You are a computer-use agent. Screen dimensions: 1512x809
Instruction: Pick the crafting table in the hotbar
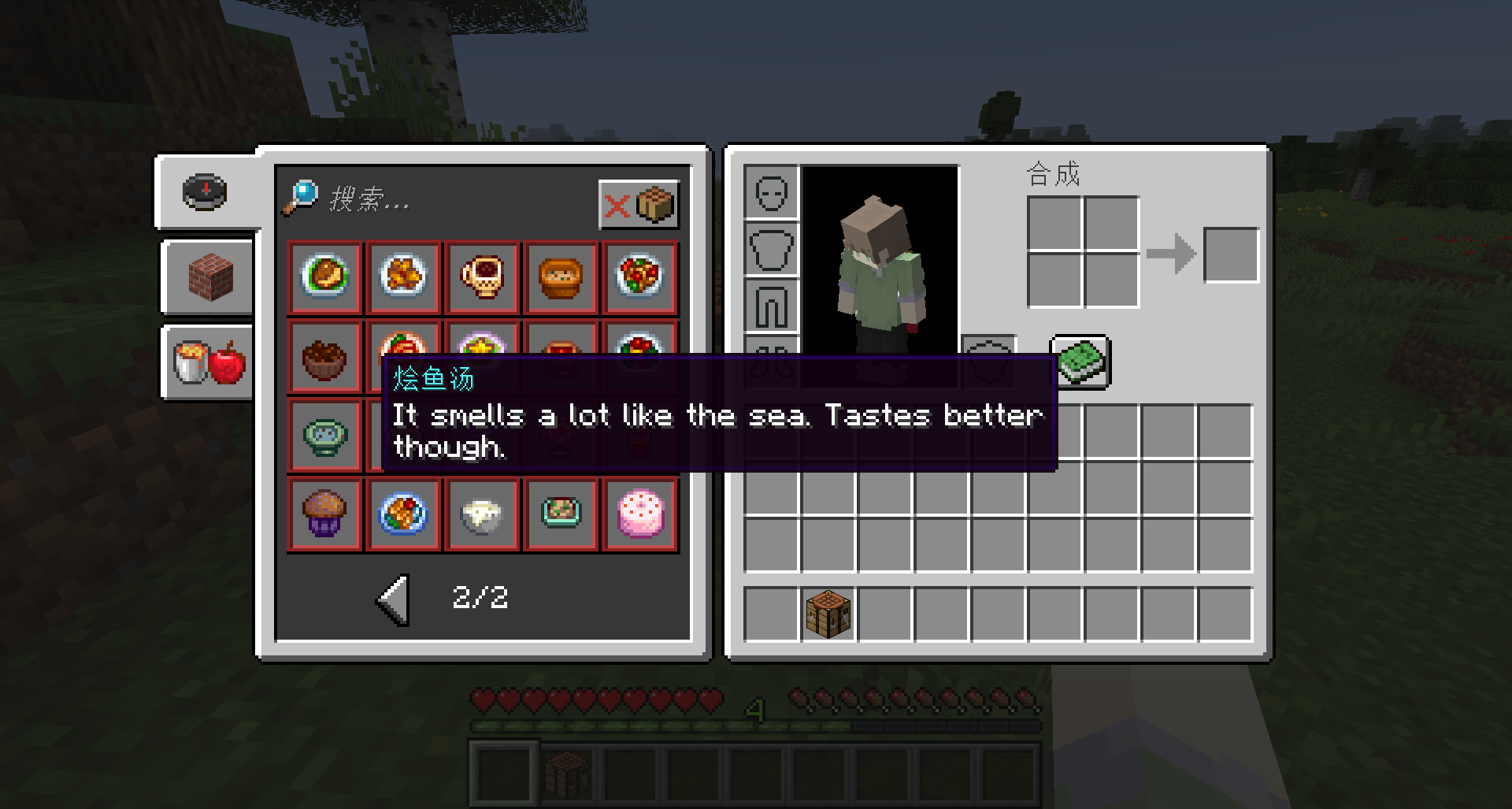coord(828,614)
